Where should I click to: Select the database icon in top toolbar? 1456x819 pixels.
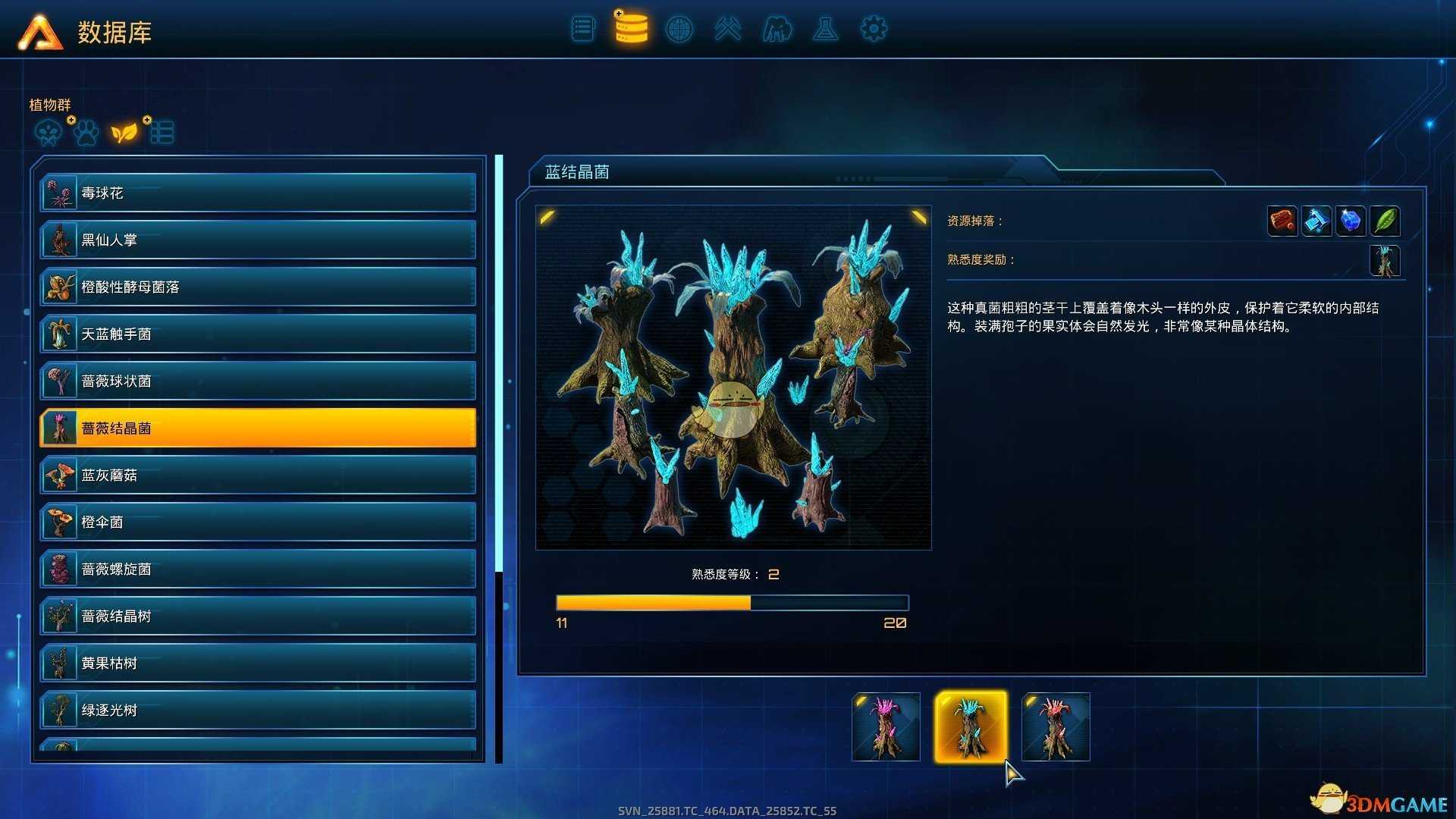tap(631, 29)
